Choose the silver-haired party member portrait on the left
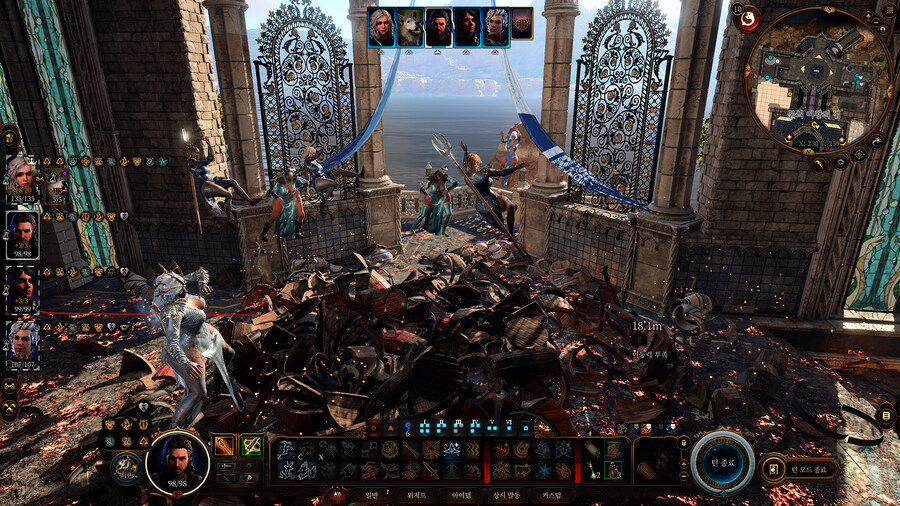 22,342
